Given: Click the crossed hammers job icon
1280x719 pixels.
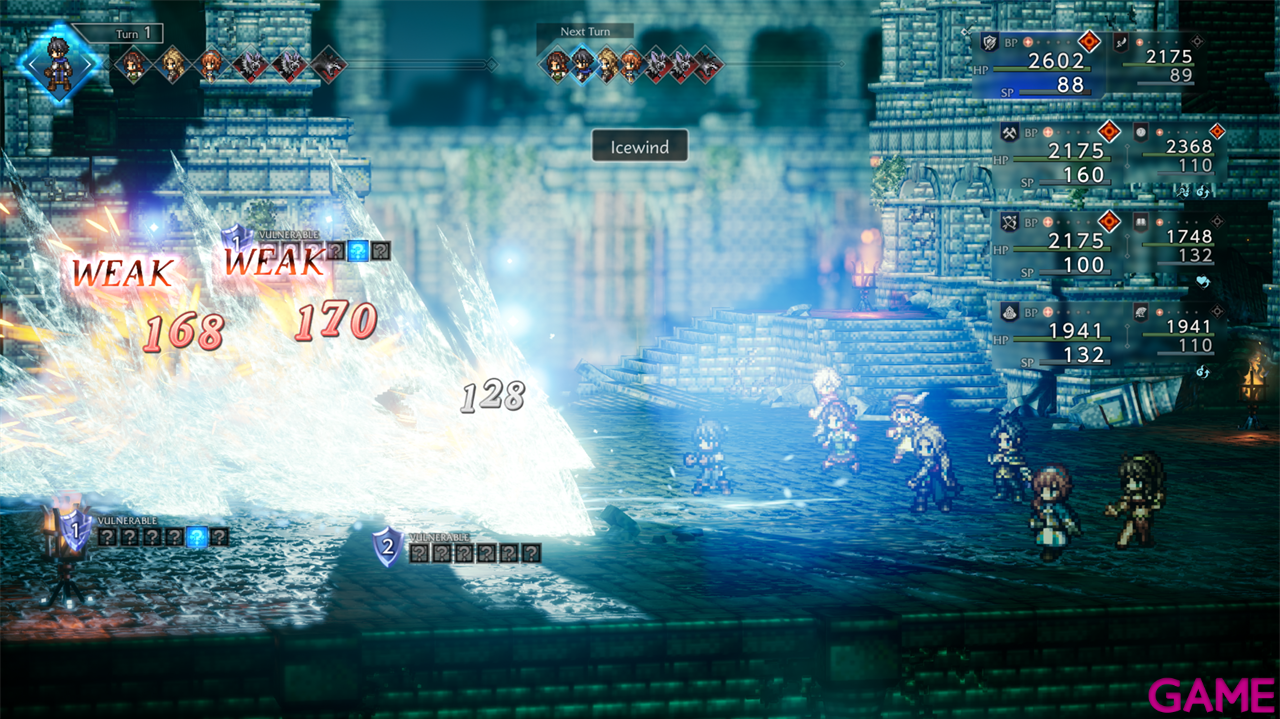Looking at the screenshot, I should 1009,131.
